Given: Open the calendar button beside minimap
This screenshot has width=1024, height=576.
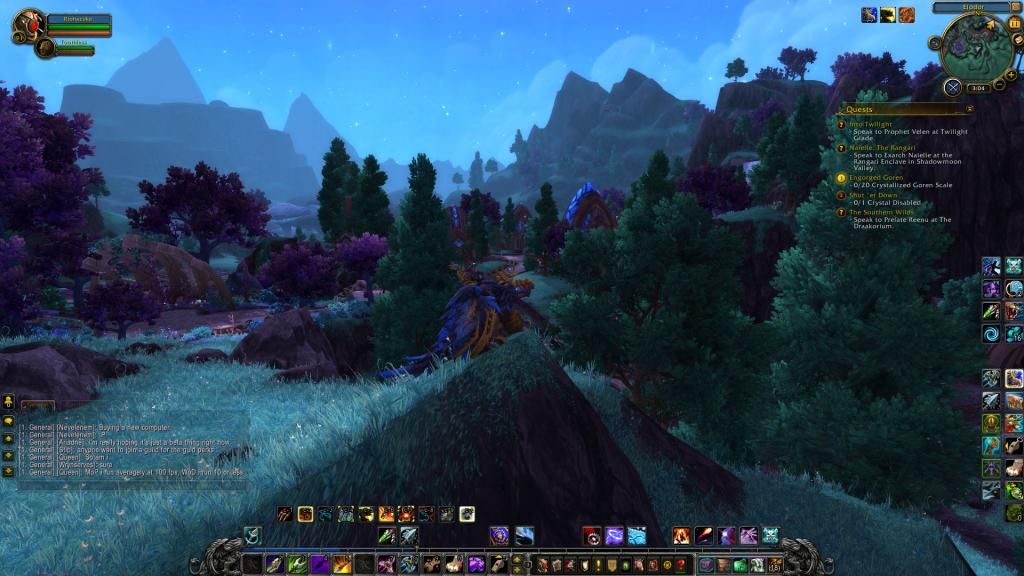Looking at the screenshot, I should 1015,22.
